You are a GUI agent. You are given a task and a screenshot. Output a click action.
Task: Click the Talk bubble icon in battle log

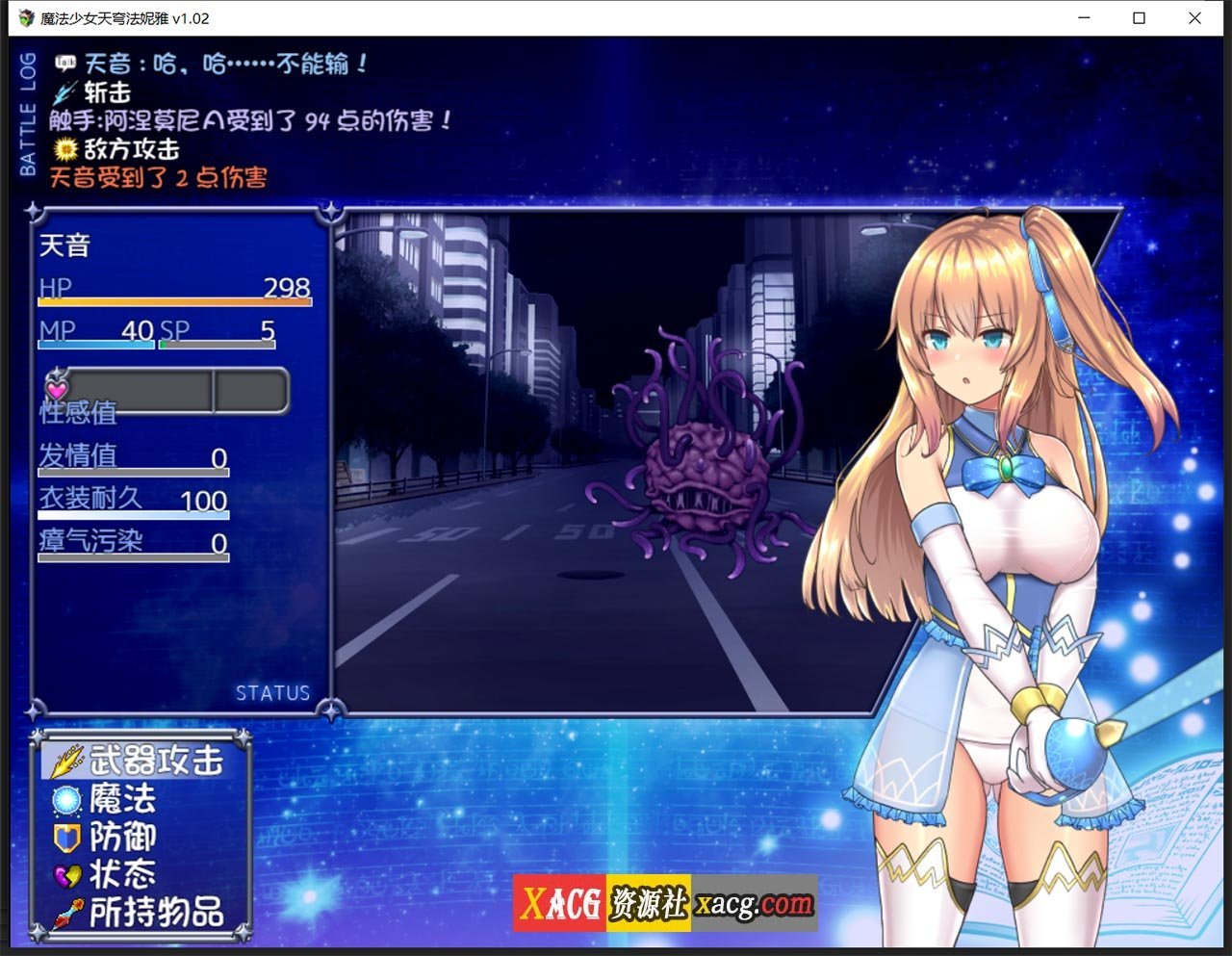[x=64, y=61]
